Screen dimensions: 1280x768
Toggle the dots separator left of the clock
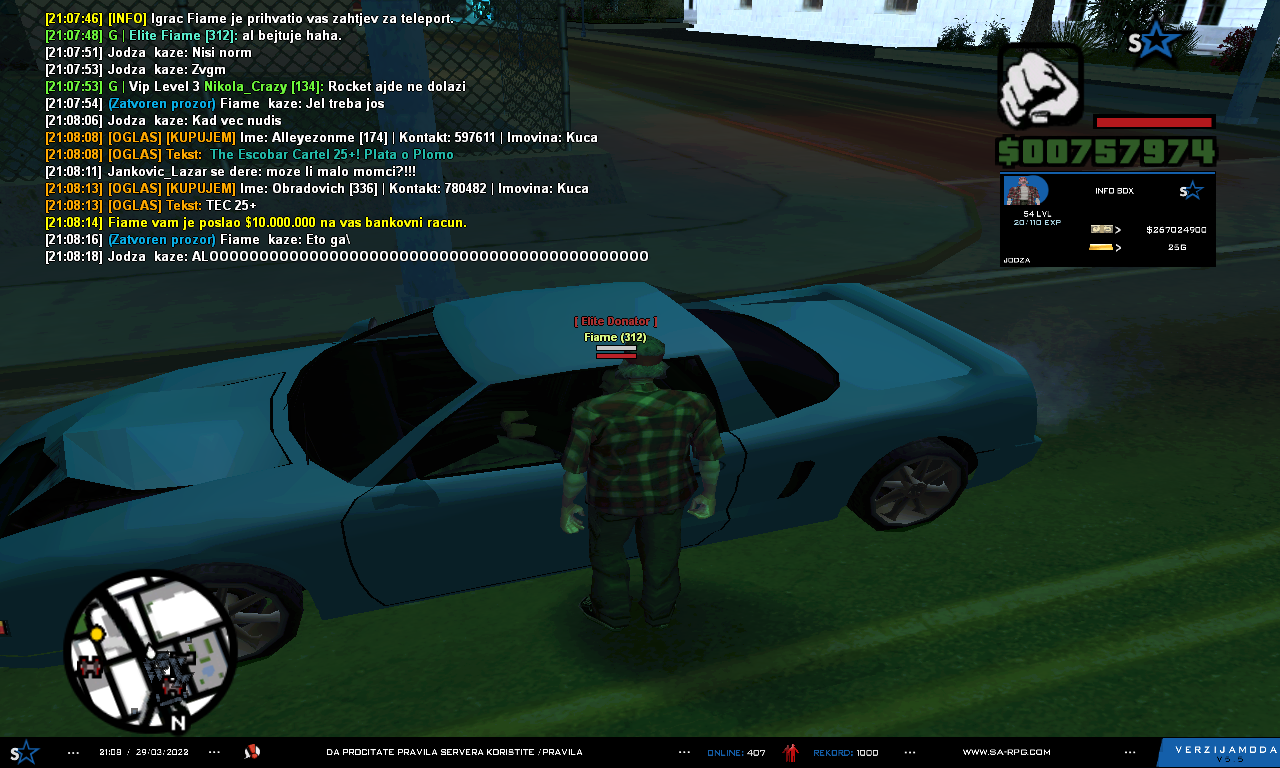coord(72,751)
